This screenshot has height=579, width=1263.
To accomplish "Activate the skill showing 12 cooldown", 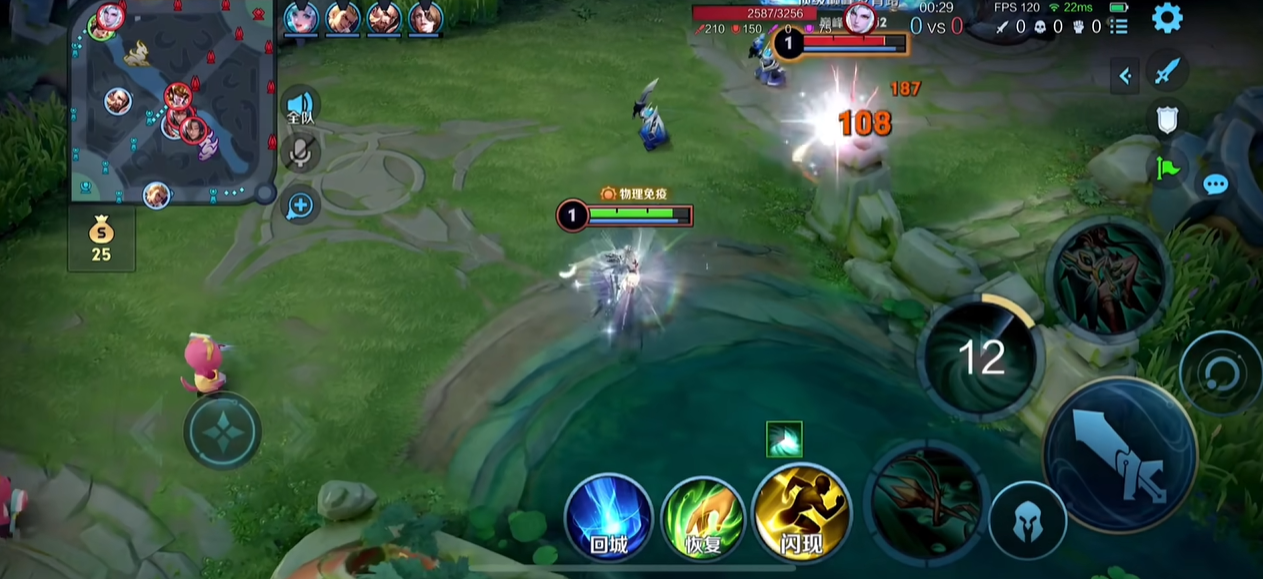I will (981, 357).
